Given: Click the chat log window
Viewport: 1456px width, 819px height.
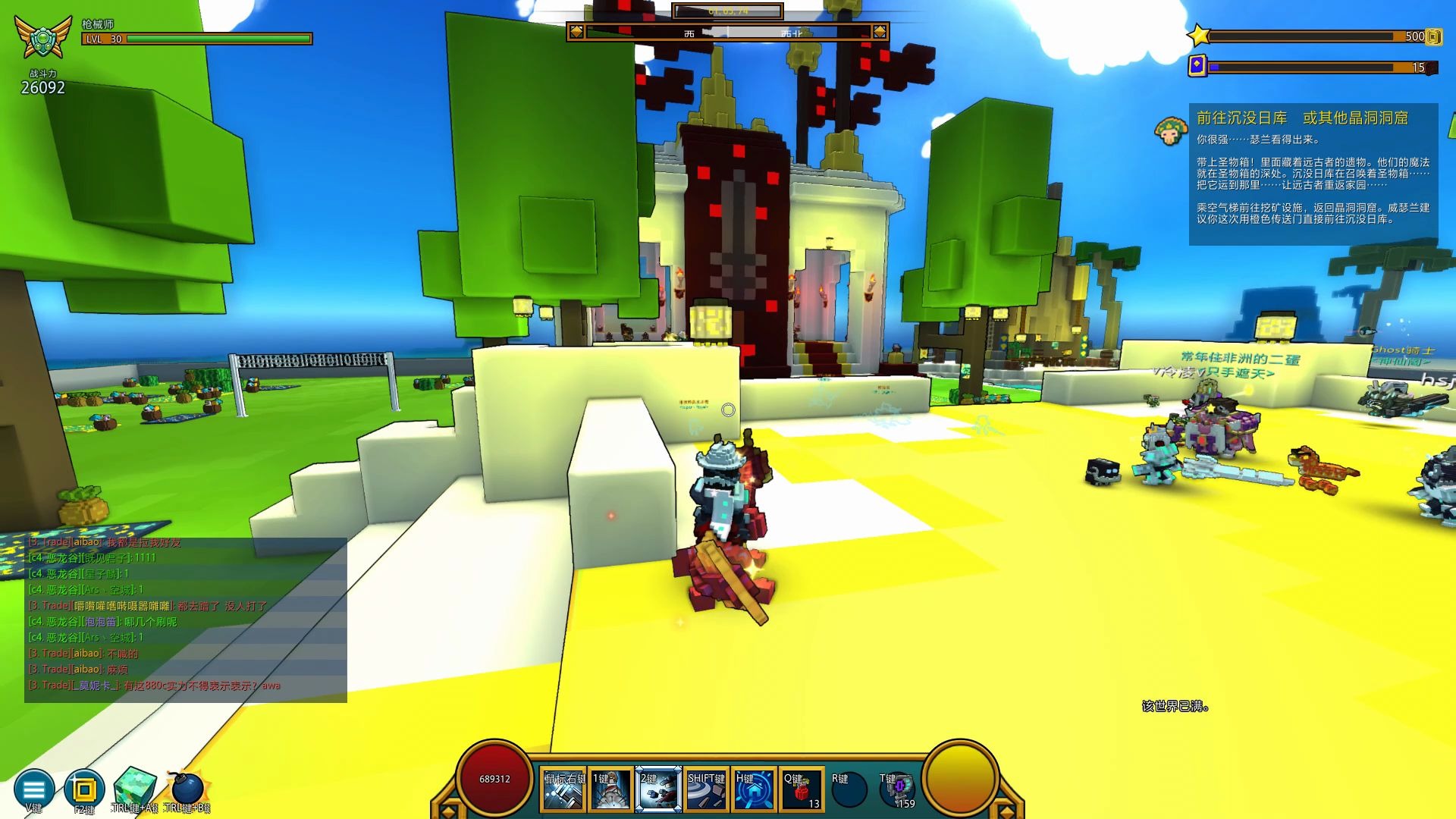Looking at the screenshot, I should [x=186, y=620].
